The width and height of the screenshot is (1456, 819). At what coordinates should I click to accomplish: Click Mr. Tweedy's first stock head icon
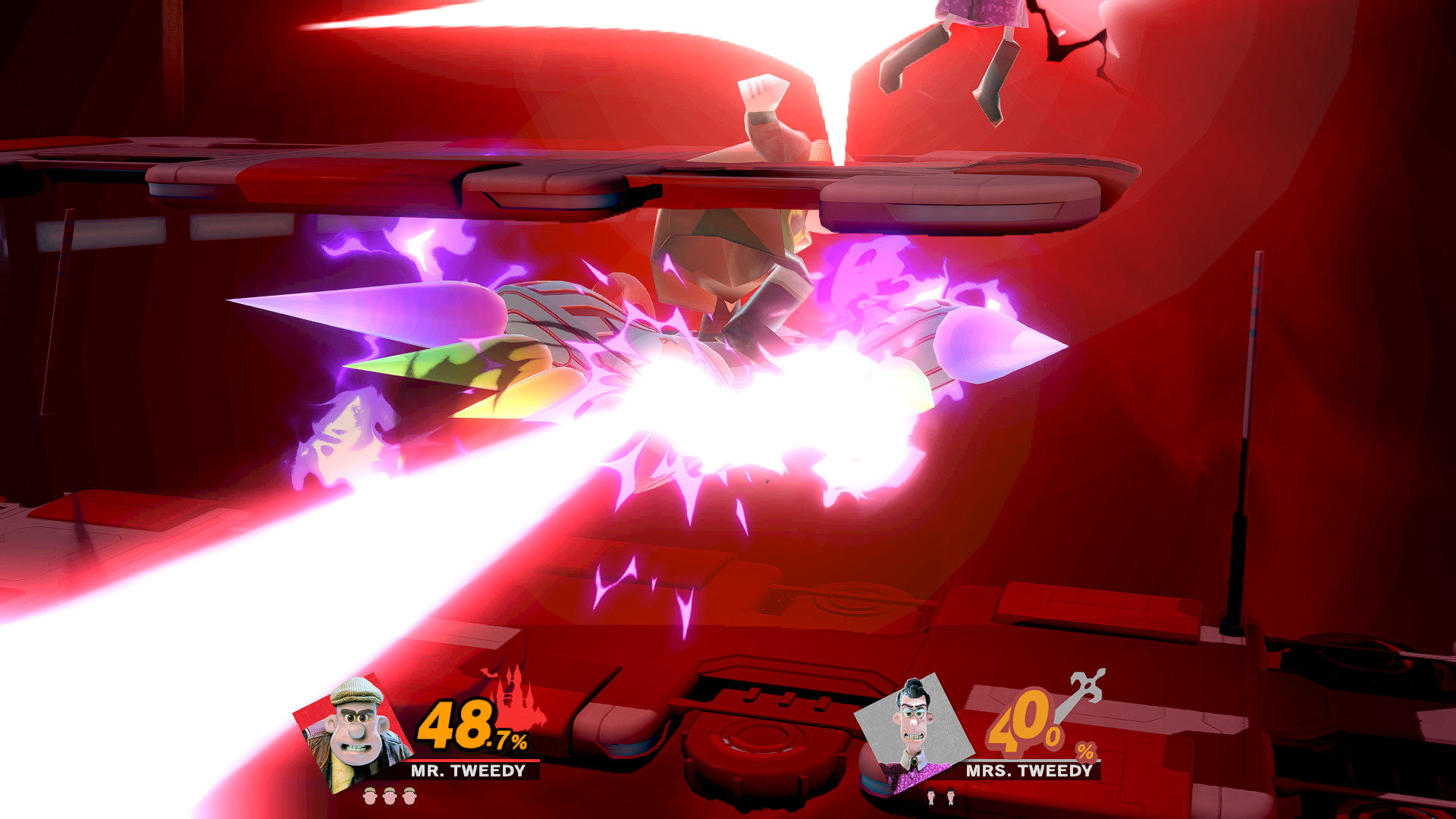[x=369, y=796]
